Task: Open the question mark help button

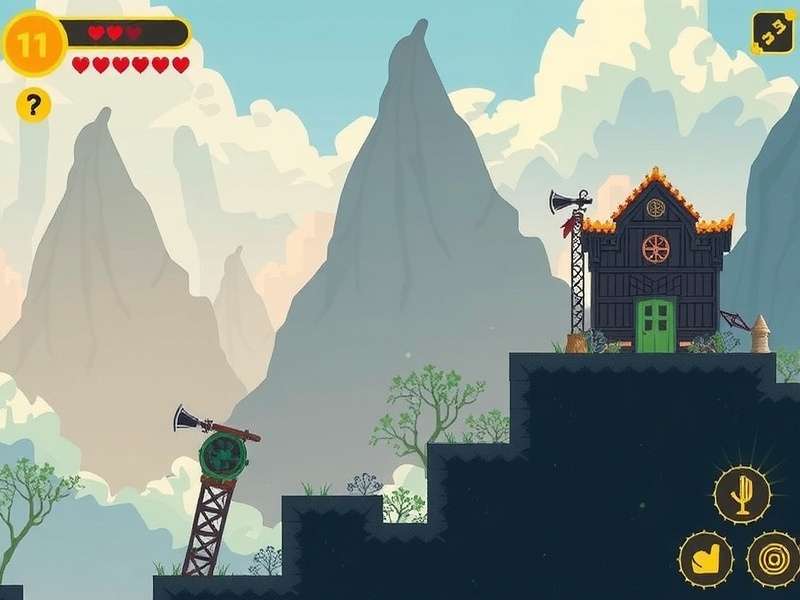Action: click(33, 104)
